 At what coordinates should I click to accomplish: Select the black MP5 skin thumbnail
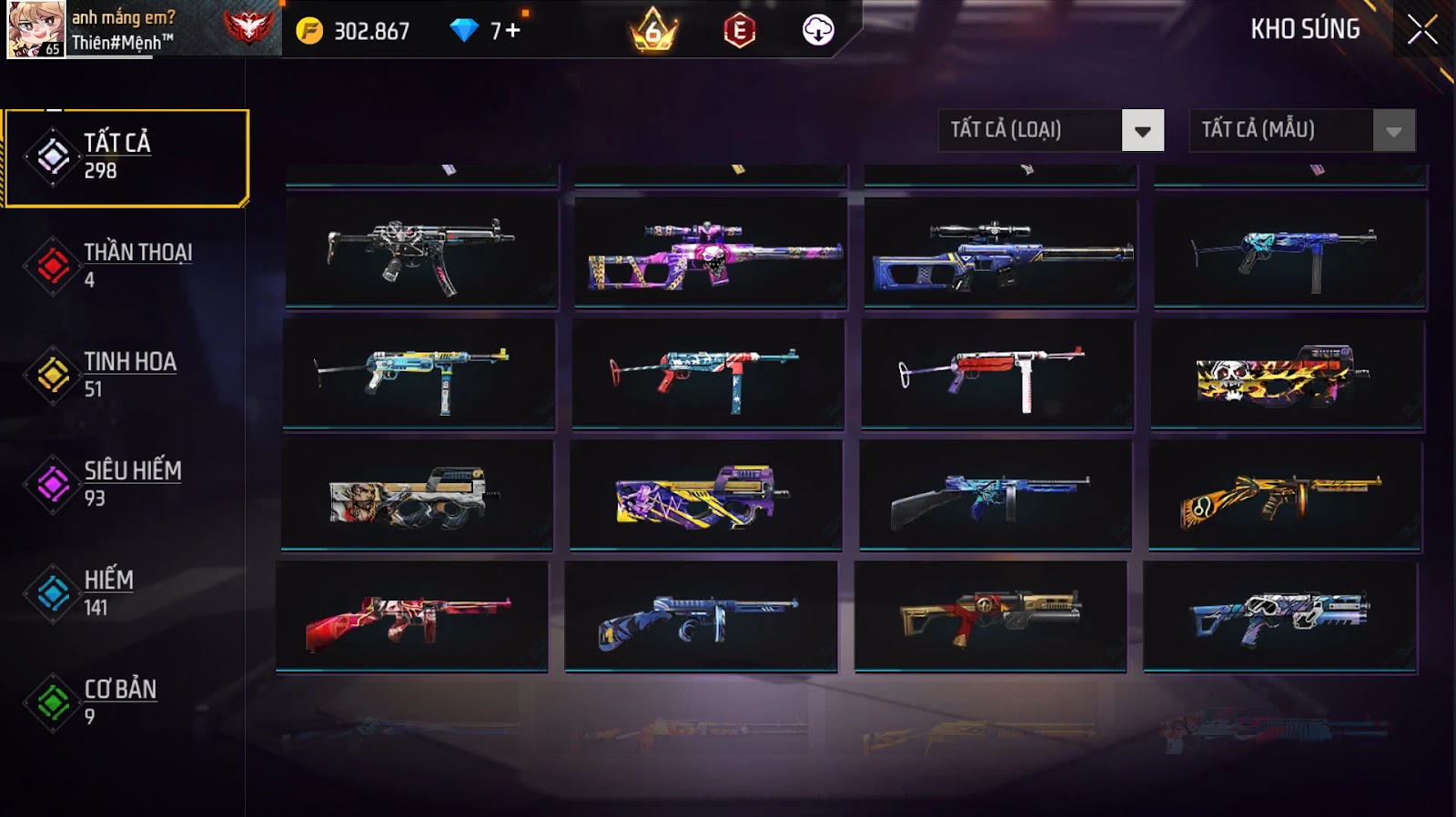click(x=421, y=253)
